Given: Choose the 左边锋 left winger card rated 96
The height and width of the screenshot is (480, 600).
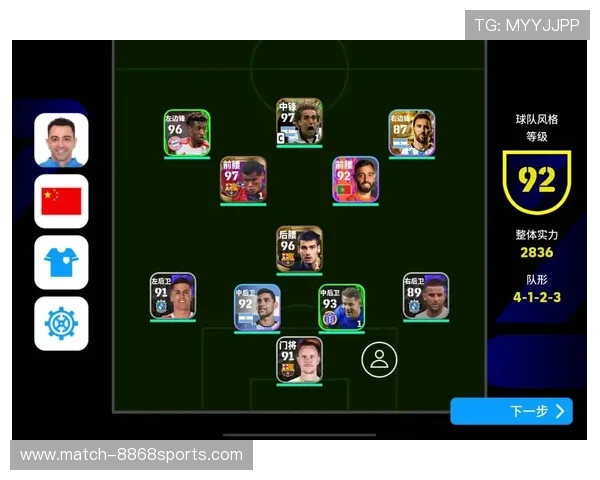Looking at the screenshot, I should coord(187,133).
